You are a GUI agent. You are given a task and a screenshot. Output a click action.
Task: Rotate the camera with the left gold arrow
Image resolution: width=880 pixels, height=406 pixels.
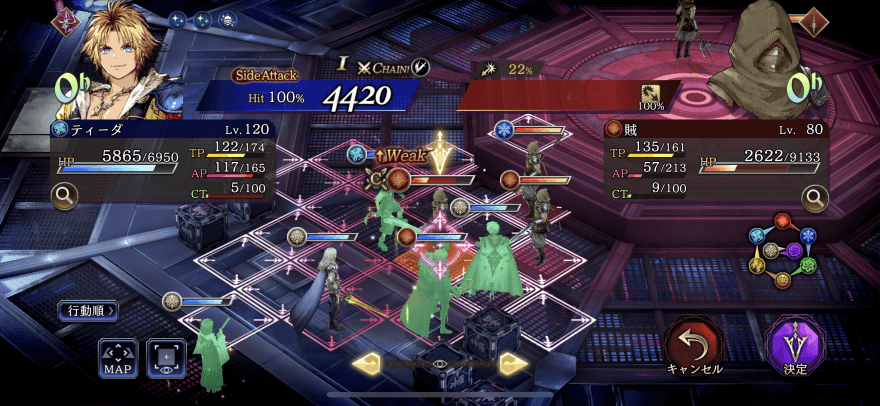click(366, 363)
